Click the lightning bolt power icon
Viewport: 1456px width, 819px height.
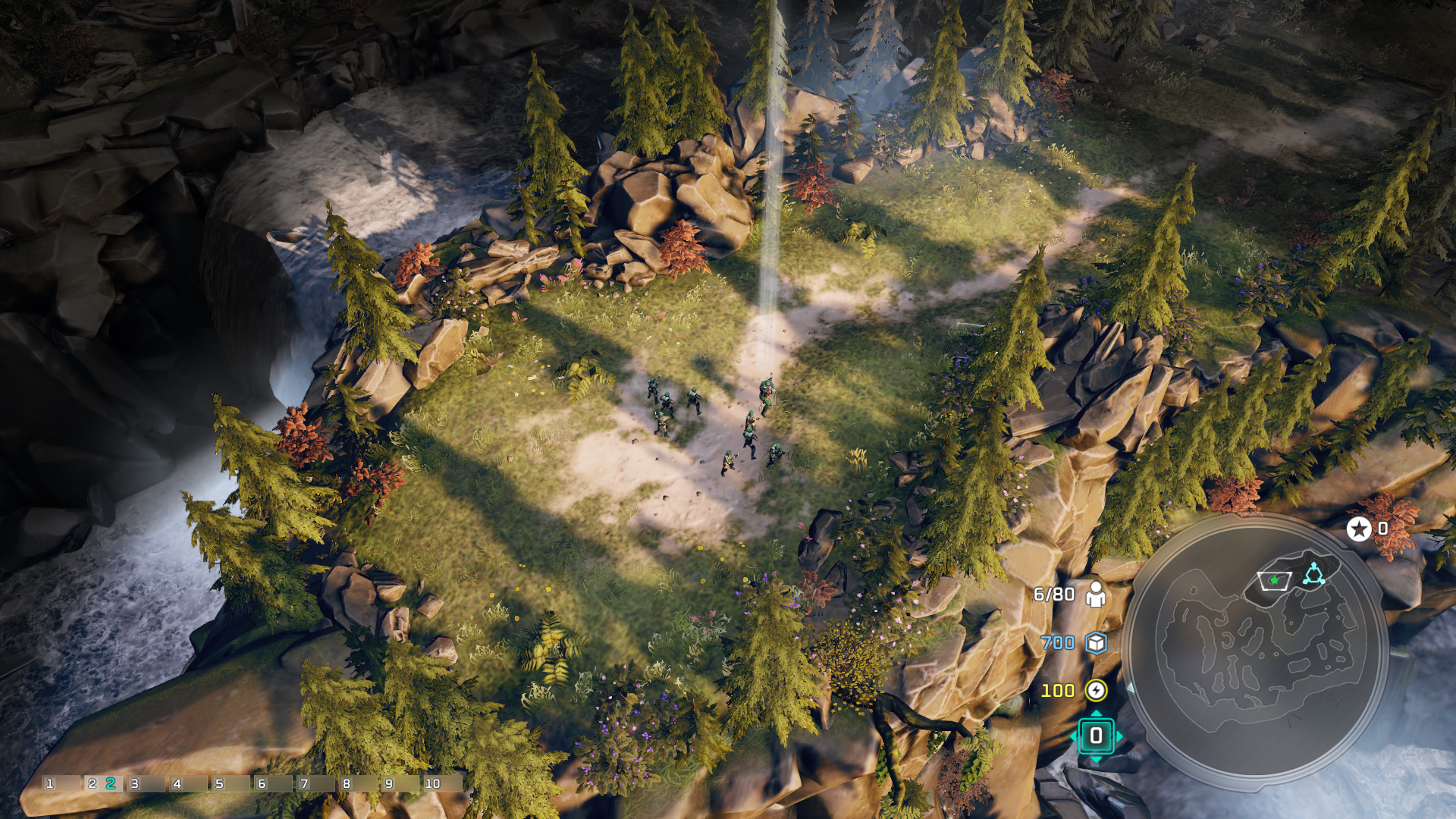pos(1096,690)
